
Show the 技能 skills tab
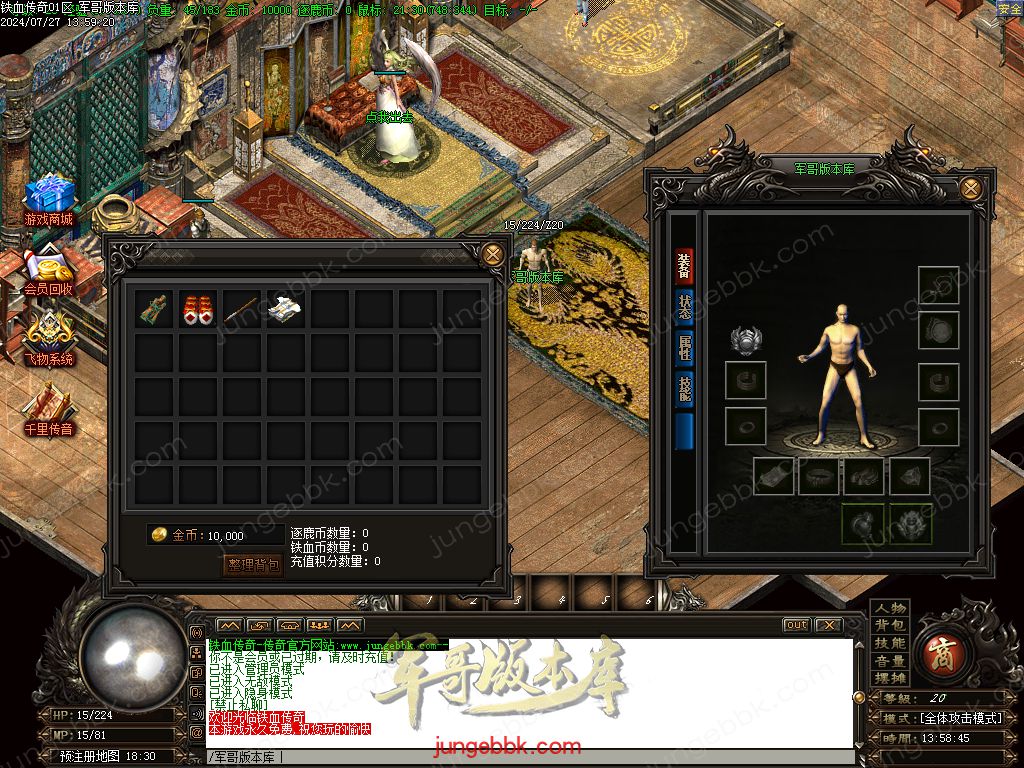click(x=684, y=388)
